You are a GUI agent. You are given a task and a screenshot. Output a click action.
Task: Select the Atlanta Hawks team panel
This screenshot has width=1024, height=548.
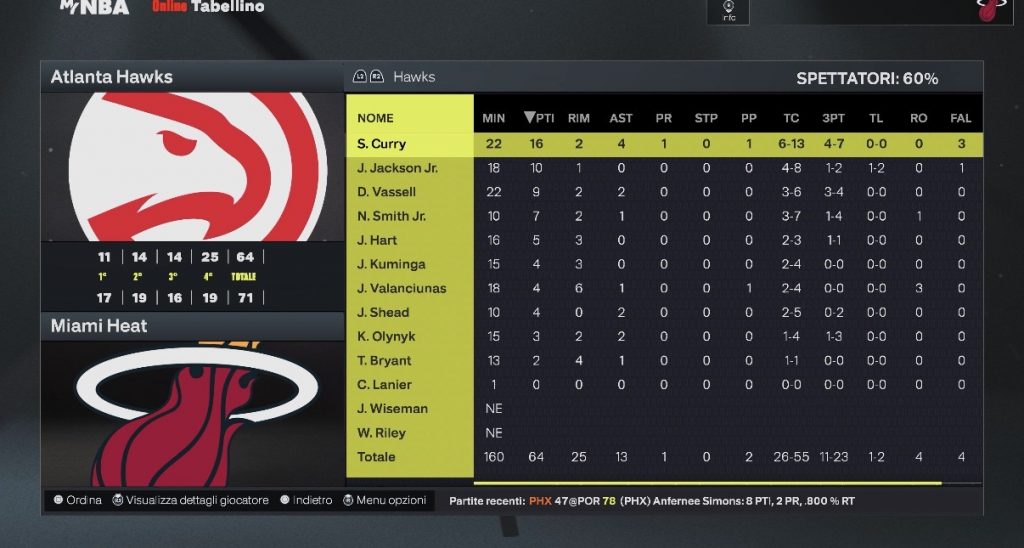[112, 77]
